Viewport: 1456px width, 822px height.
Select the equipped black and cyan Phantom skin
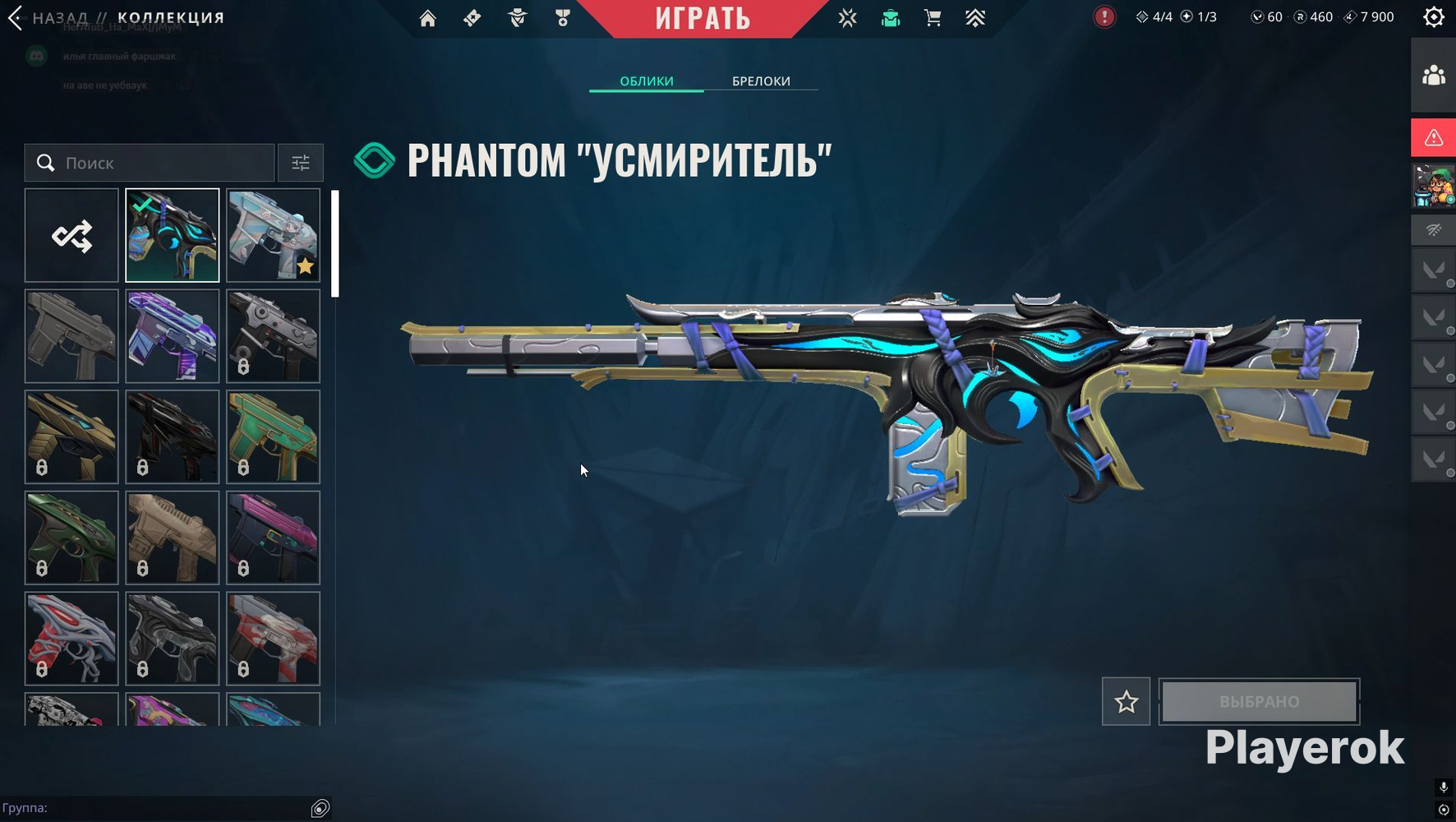[x=173, y=236]
